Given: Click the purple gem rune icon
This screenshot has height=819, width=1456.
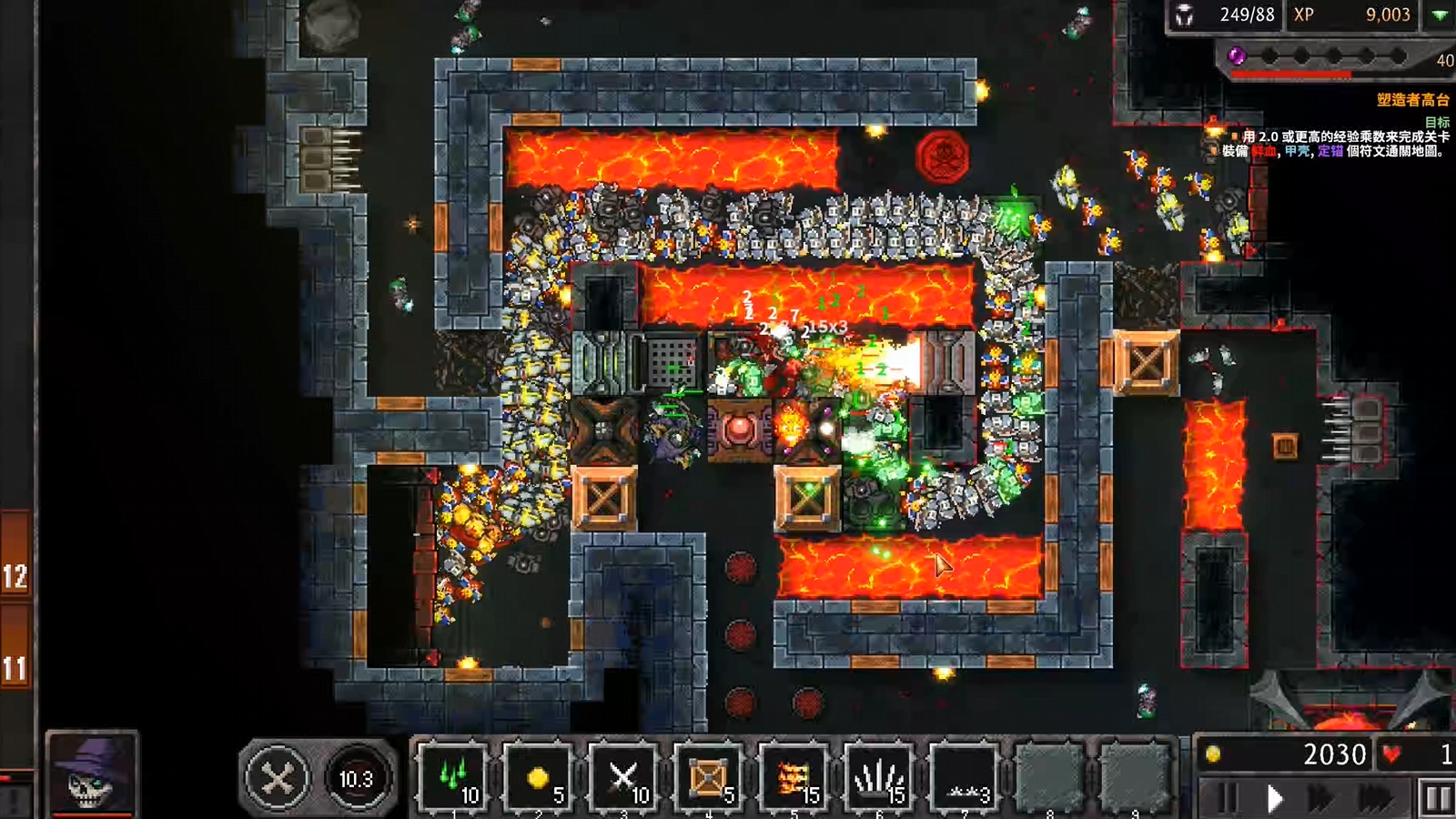Looking at the screenshot, I should [x=1237, y=56].
